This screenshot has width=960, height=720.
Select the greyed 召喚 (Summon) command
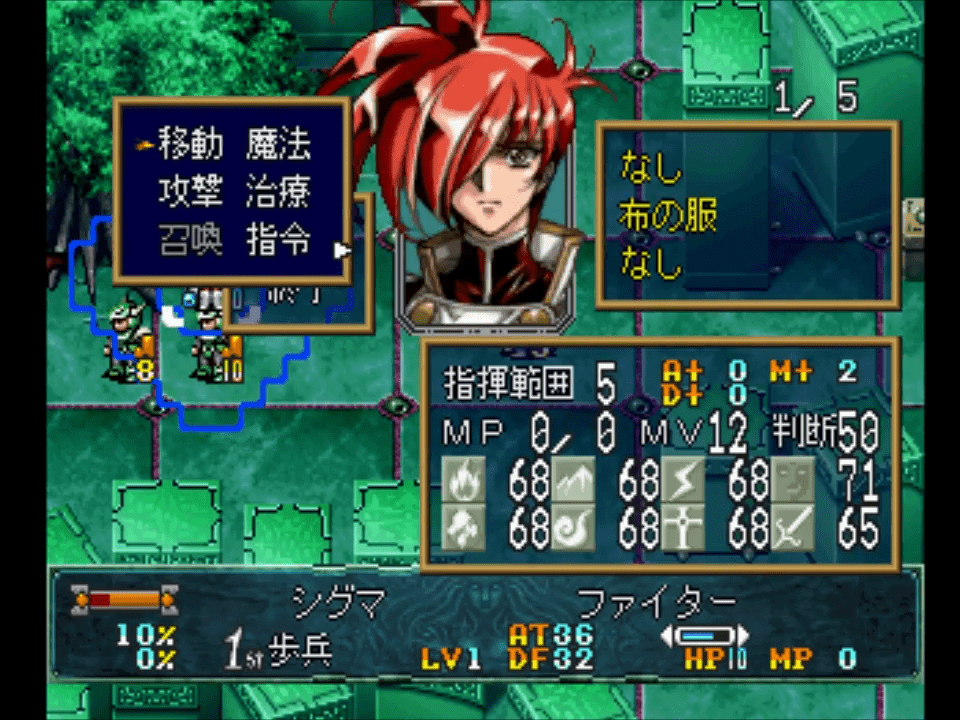pyautogui.click(x=190, y=241)
